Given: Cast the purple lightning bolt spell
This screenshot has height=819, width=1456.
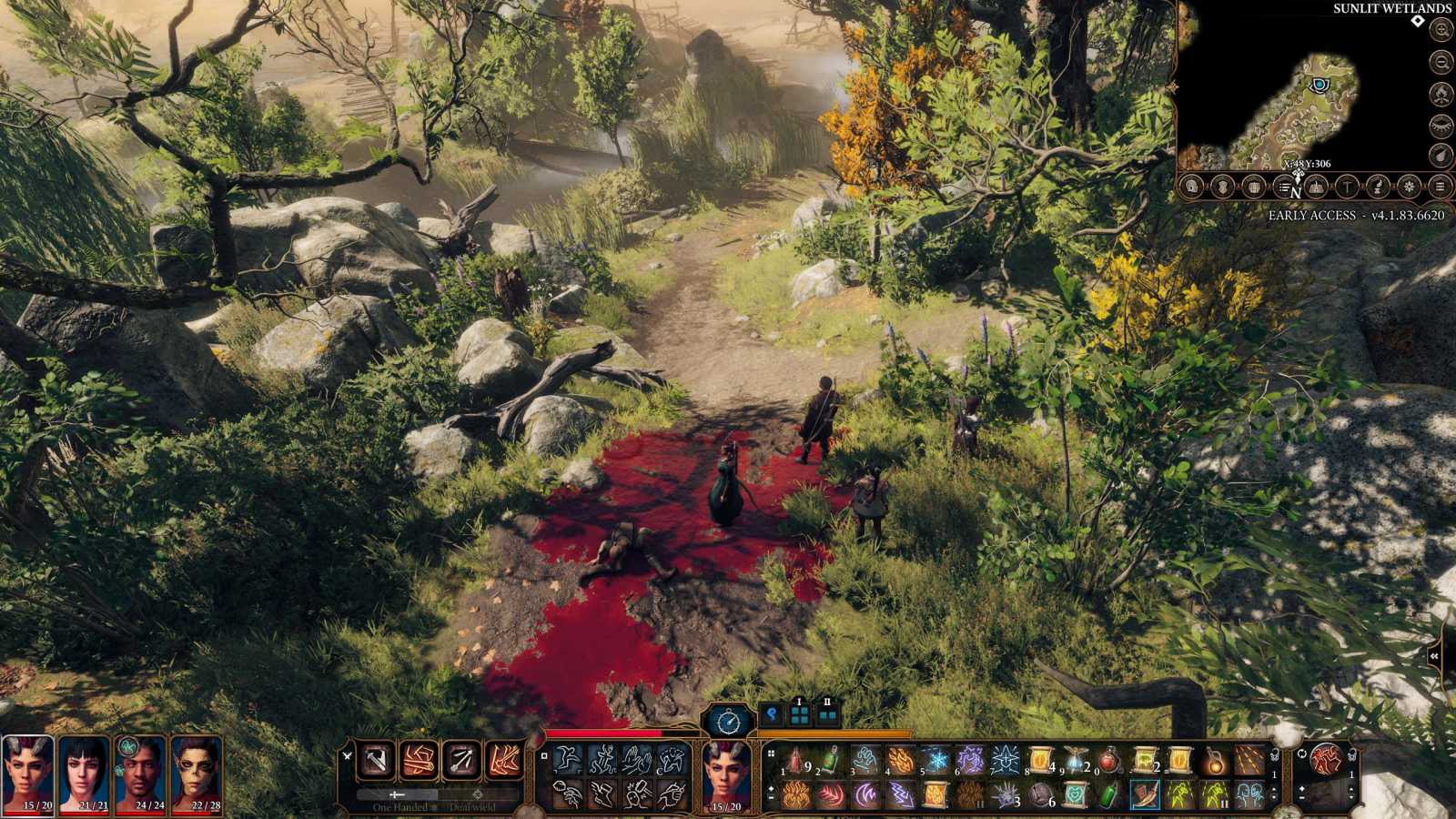Looking at the screenshot, I should [901, 794].
